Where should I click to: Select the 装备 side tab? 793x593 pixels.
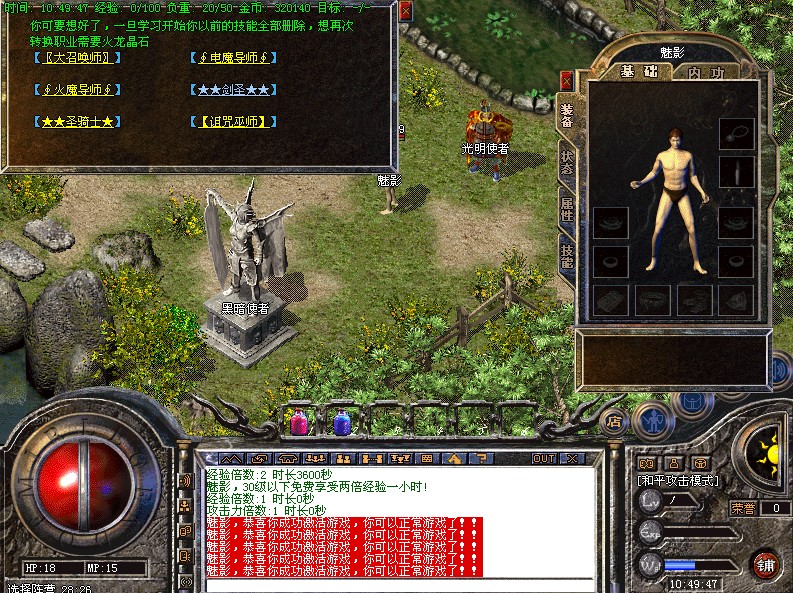[567, 116]
